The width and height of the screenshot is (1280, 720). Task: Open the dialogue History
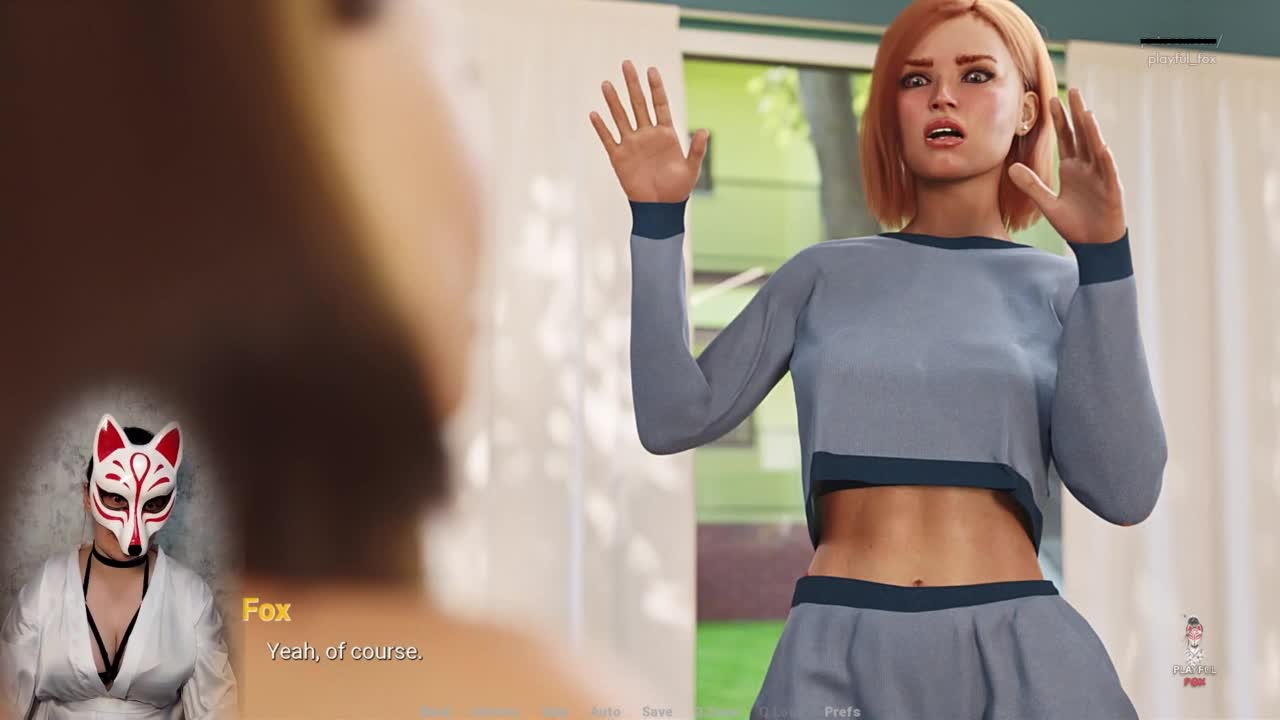tap(495, 712)
